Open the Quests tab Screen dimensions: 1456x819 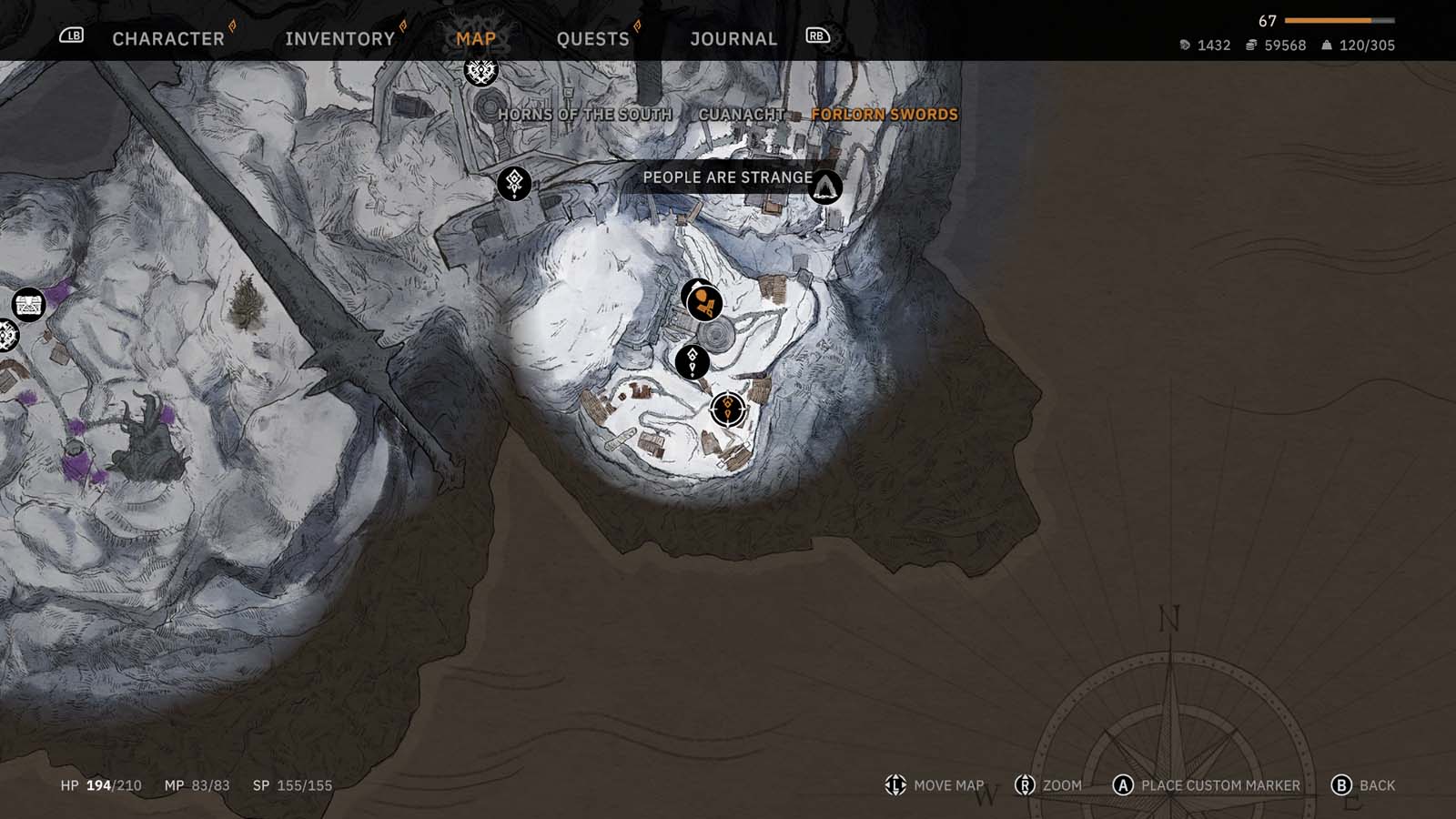[593, 38]
